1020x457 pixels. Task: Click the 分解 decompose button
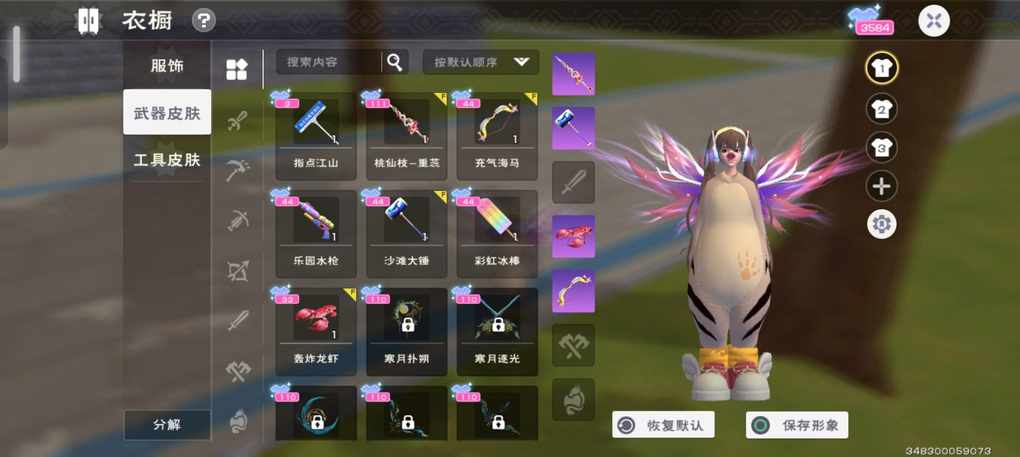click(x=167, y=424)
